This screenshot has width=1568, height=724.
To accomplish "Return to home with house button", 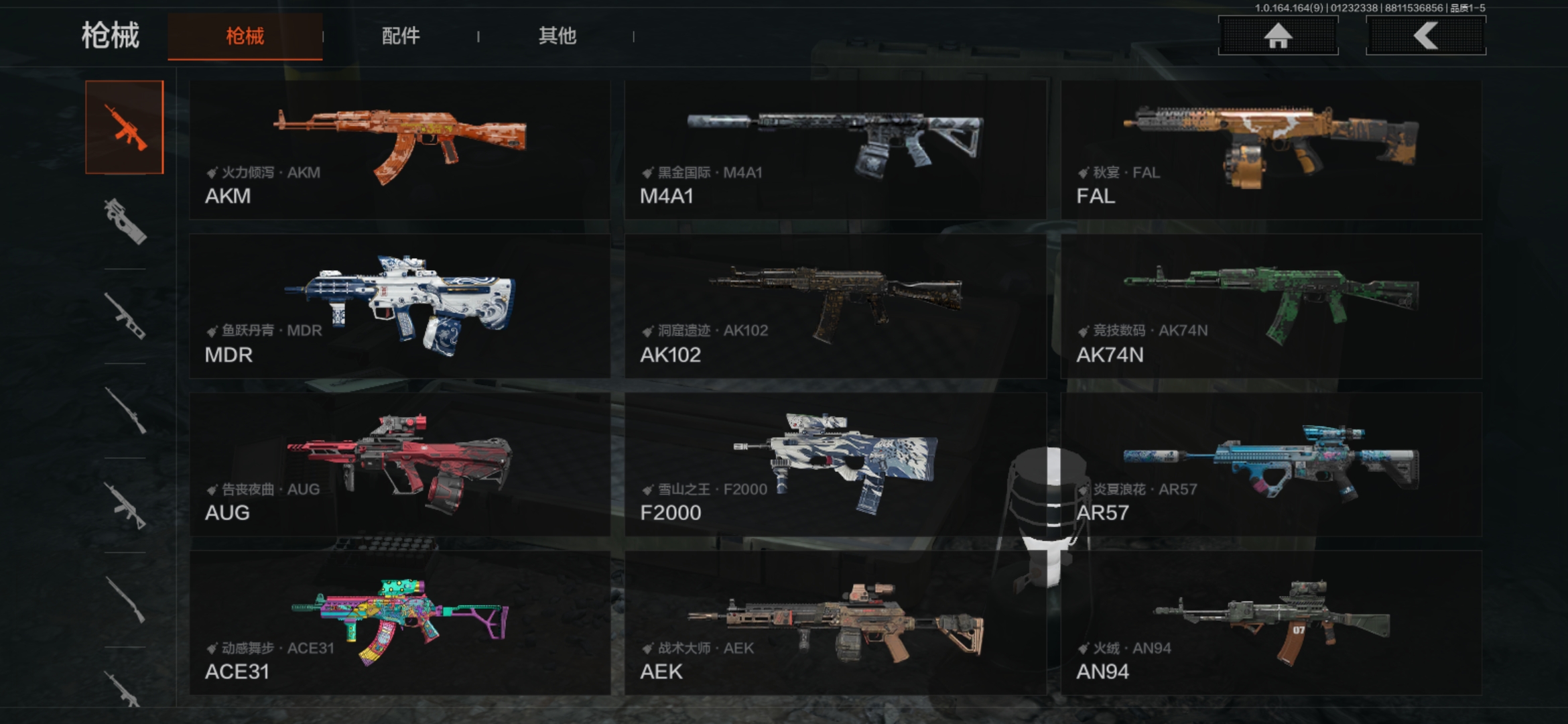I will 1278,36.
